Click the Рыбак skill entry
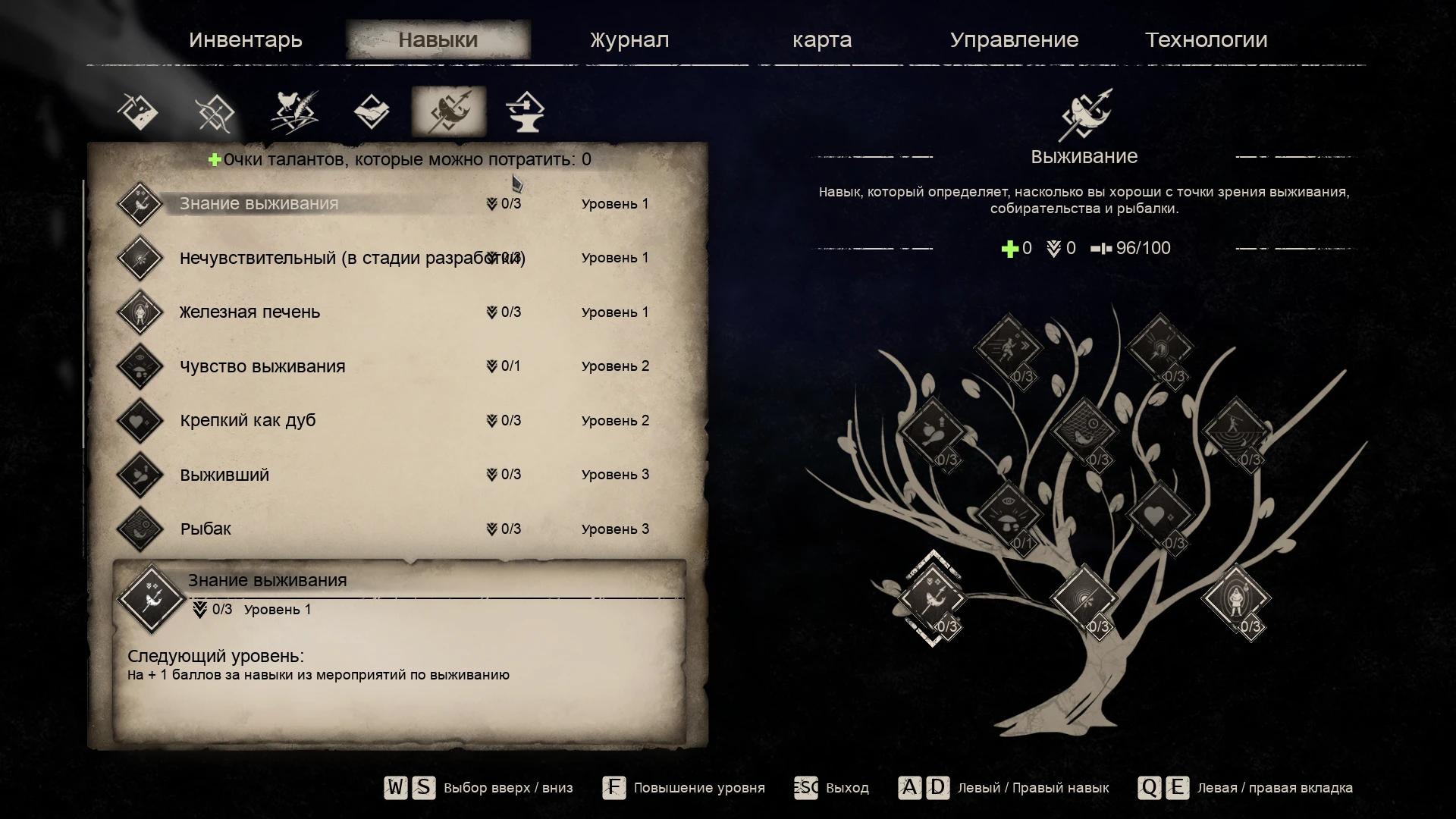 tap(206, 529)
